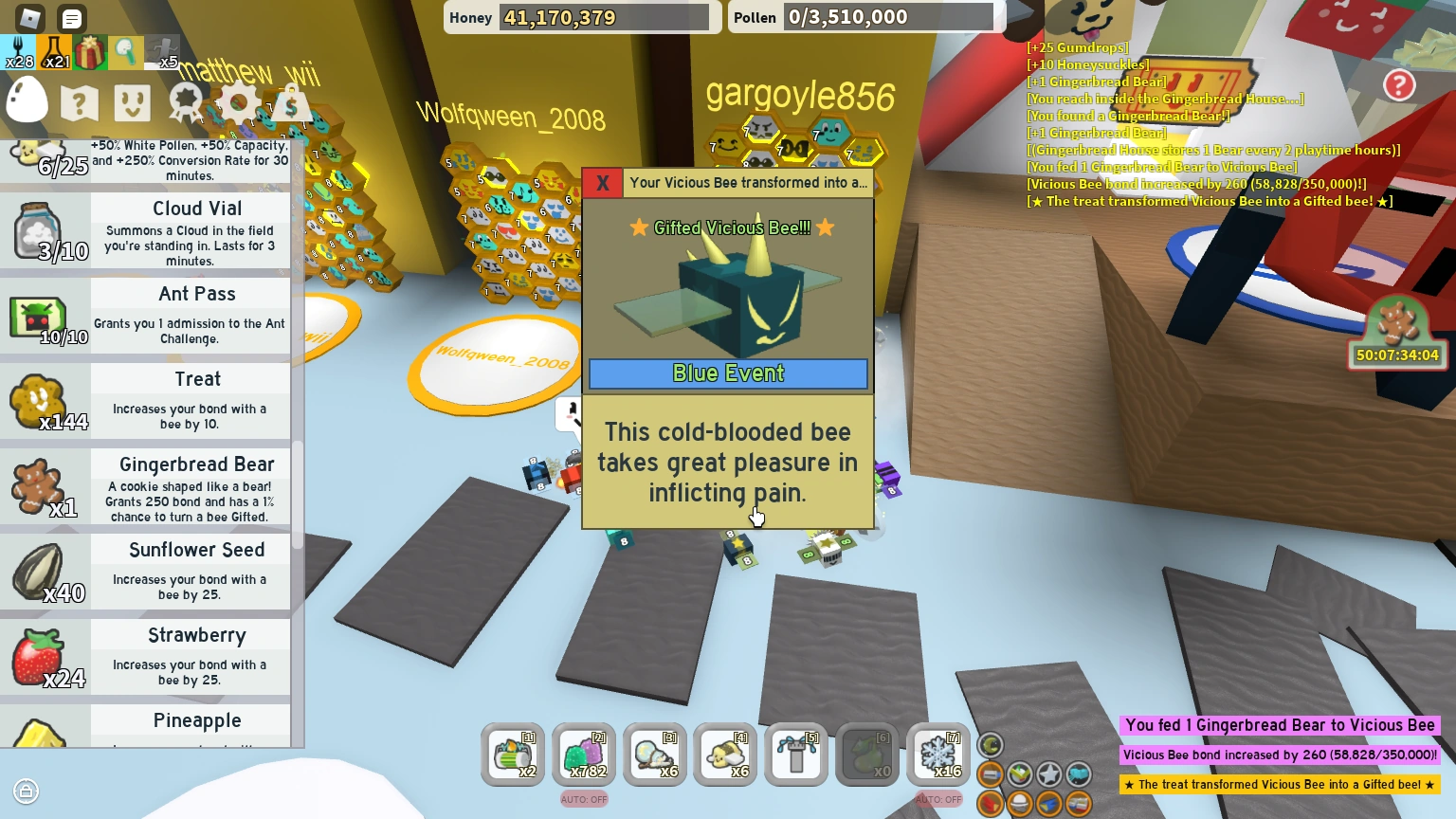
Task: Click the pollen progress bar
Action: [x=889, y=16]
